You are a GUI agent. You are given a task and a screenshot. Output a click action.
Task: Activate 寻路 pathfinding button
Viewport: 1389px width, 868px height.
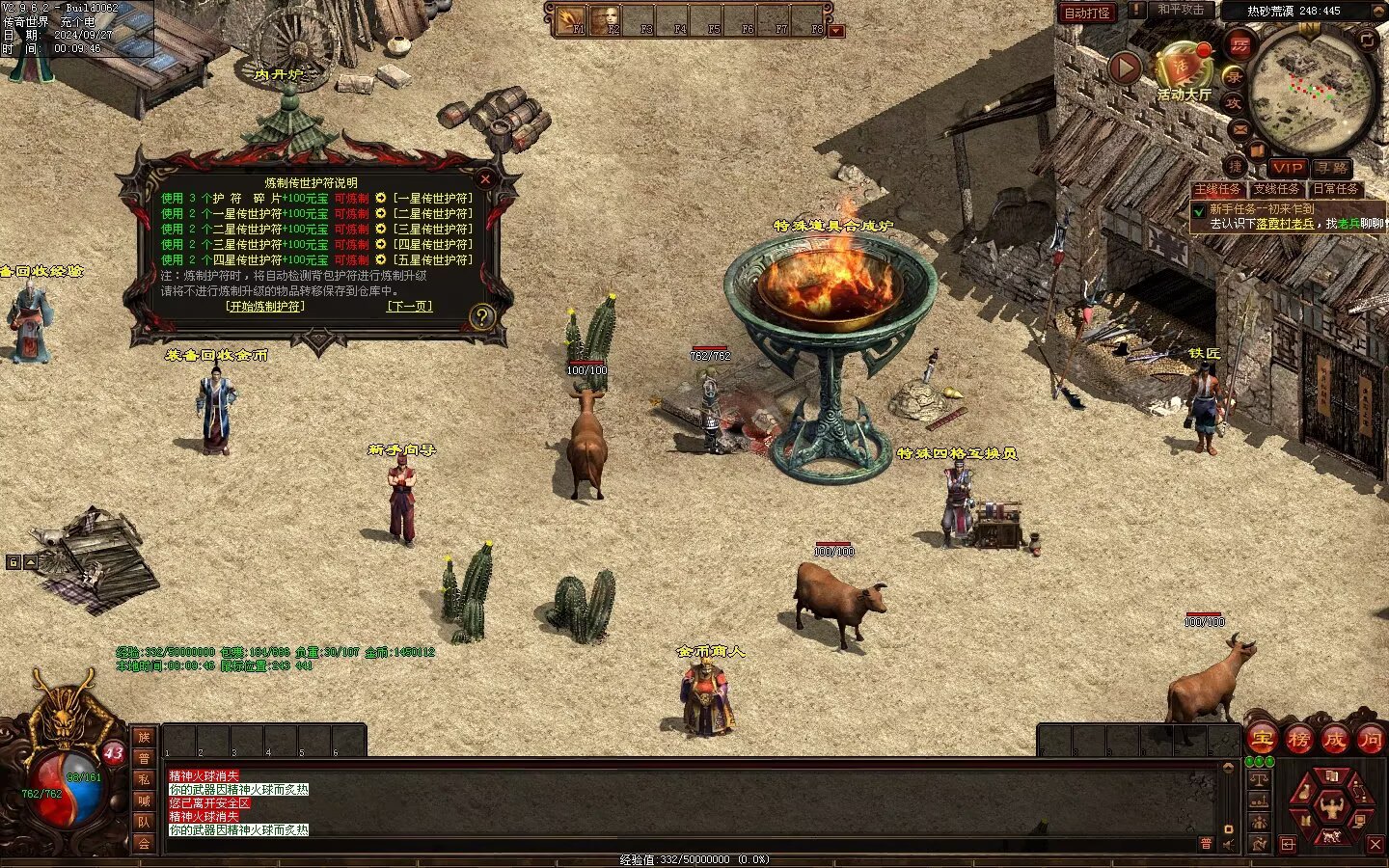pyautogui.click(x=1332, y=168)
